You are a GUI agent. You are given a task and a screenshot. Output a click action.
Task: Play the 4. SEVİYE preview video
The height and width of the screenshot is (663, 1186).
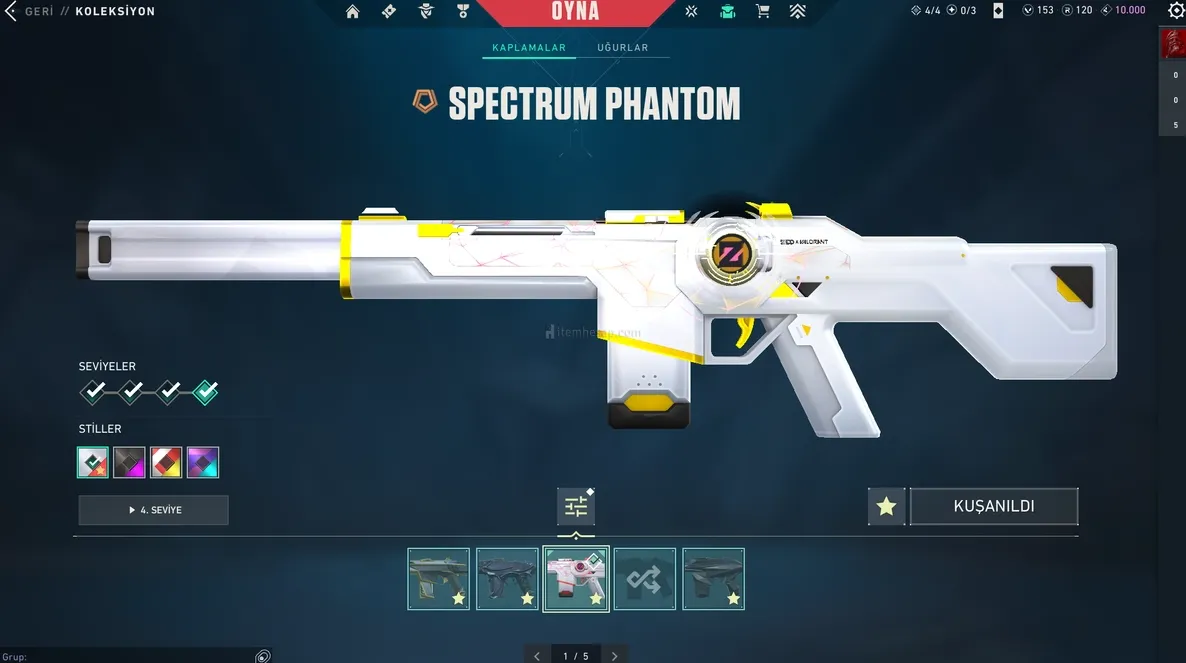click(x=154, y=510)
